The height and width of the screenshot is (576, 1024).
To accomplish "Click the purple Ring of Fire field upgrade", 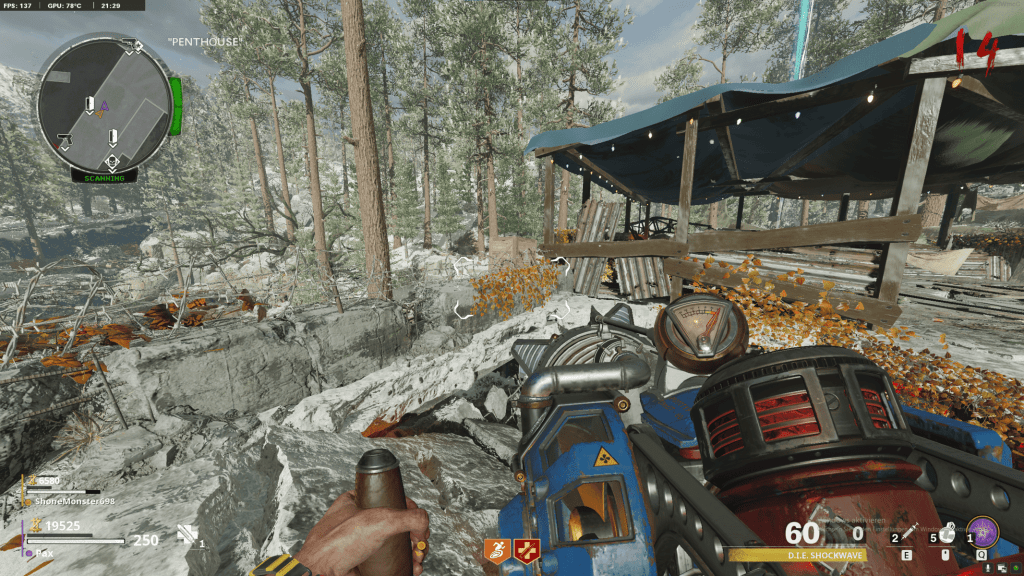I will [x=981, y=528].
